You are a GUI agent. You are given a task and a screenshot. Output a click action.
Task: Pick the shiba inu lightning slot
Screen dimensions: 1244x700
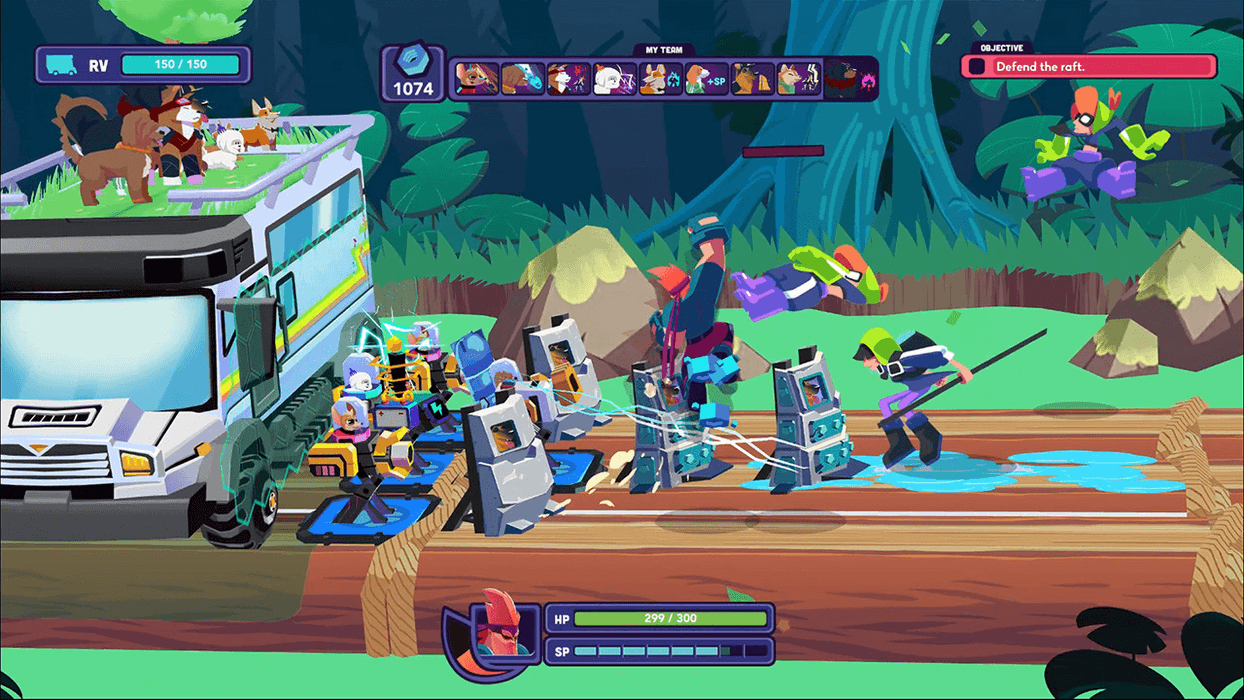tap(798, 79)
